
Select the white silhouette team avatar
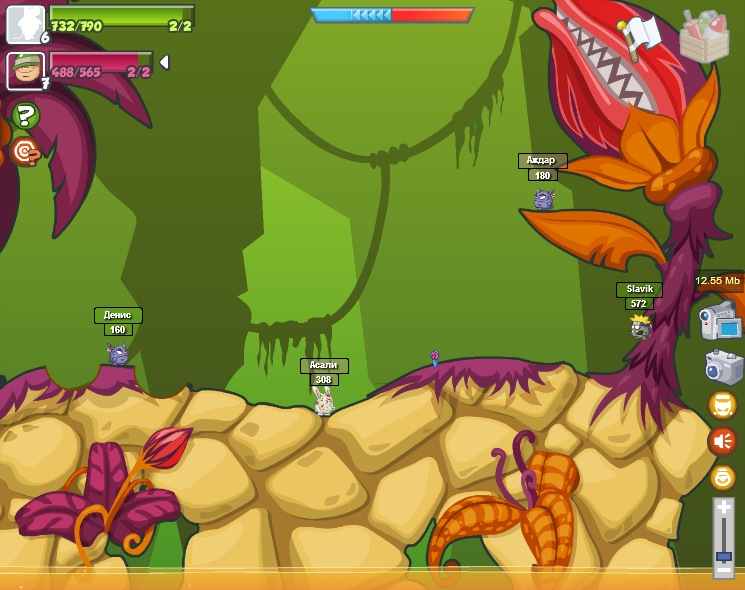pos(25,24)
